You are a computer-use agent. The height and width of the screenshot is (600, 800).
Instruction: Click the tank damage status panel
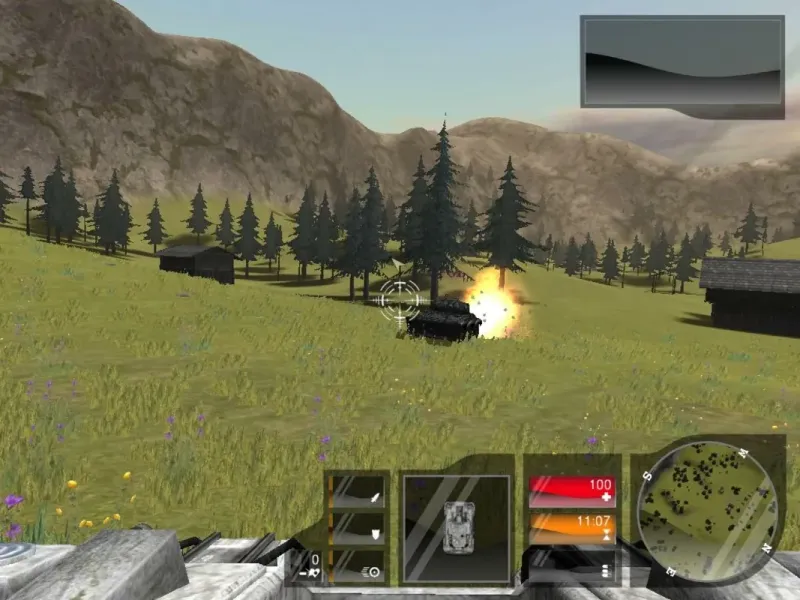(456, 528)
